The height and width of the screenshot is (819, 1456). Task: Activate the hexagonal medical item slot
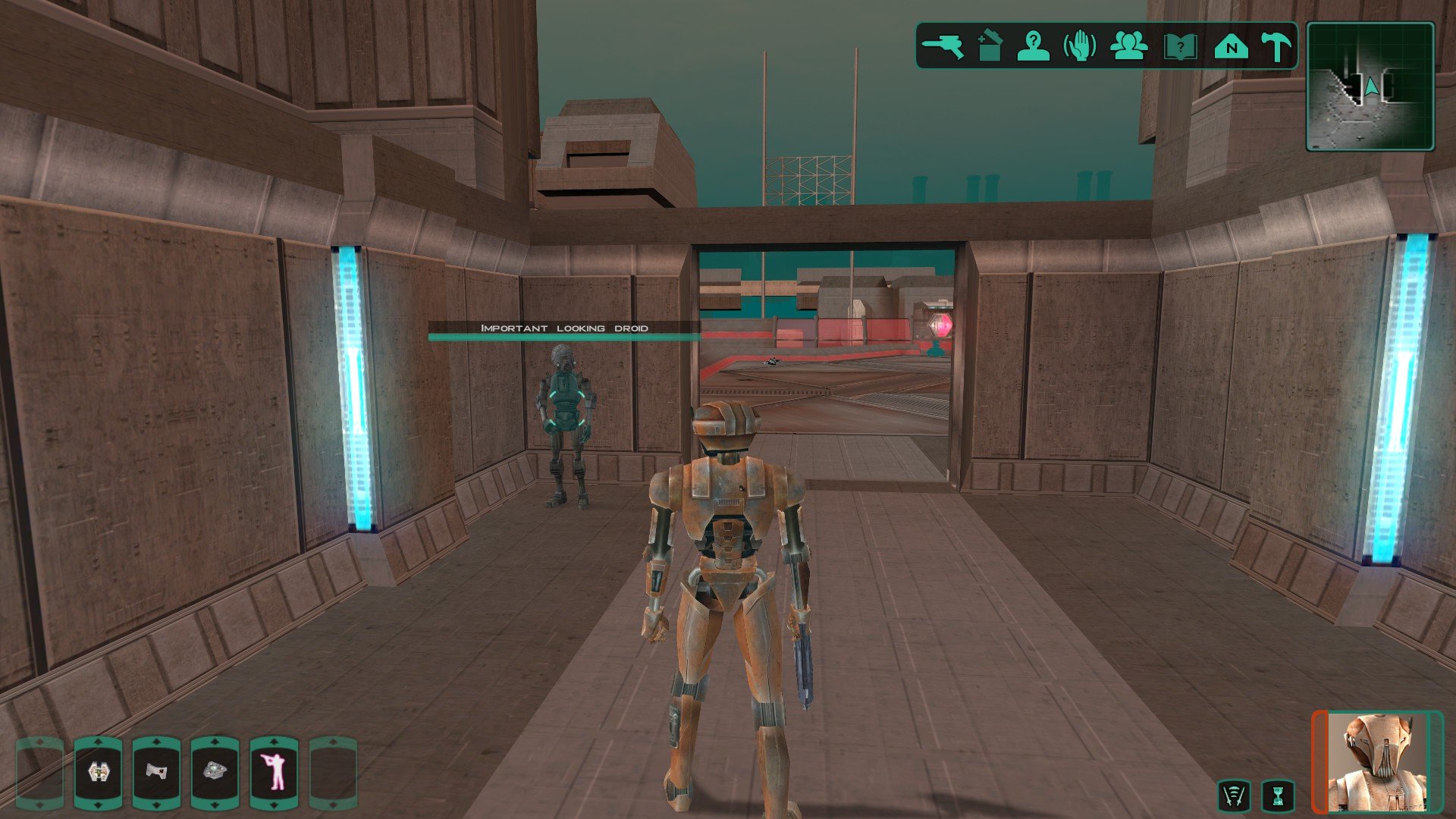tap(98, 773)
